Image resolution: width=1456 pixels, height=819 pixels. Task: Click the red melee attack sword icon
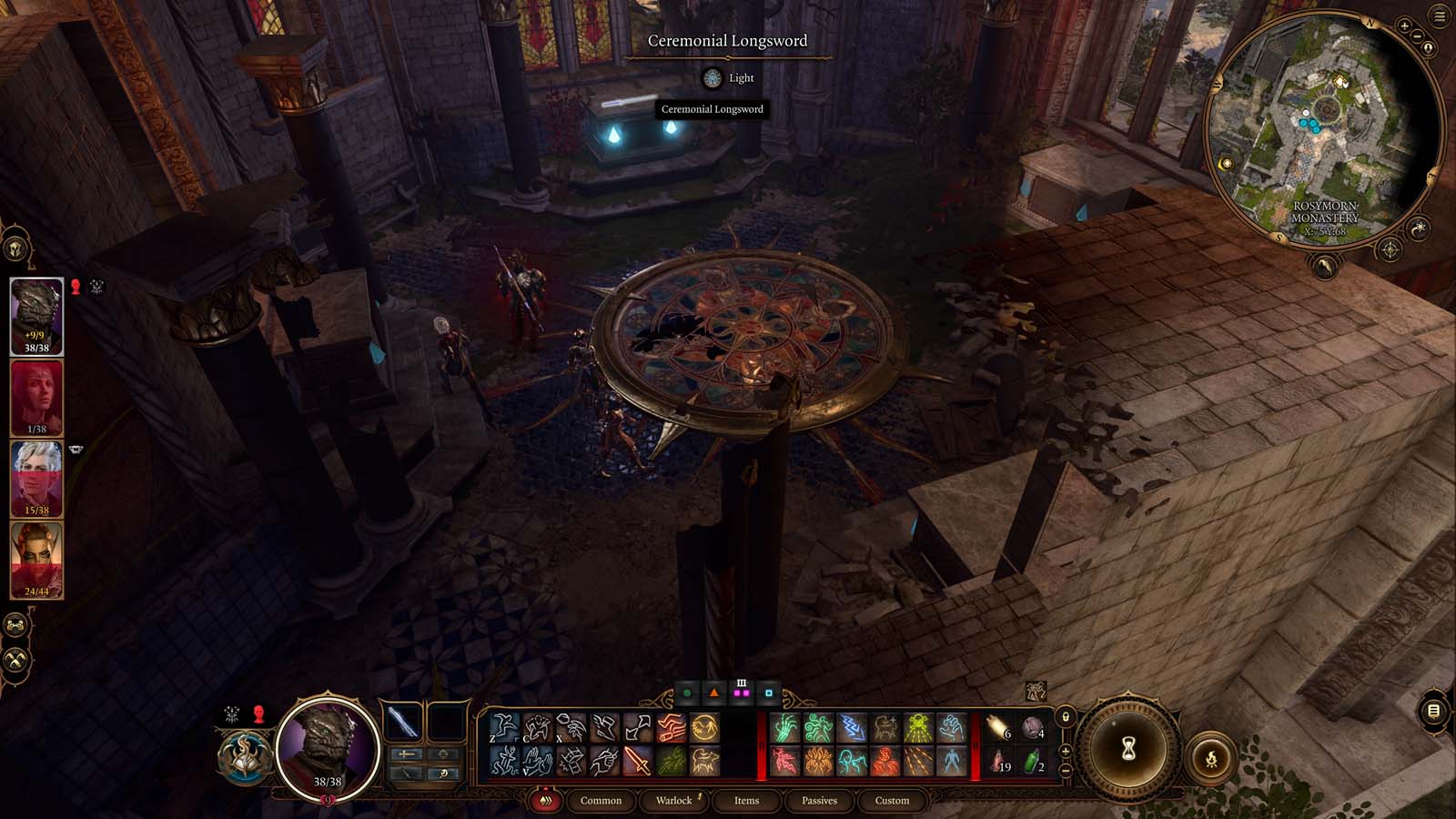638,760
